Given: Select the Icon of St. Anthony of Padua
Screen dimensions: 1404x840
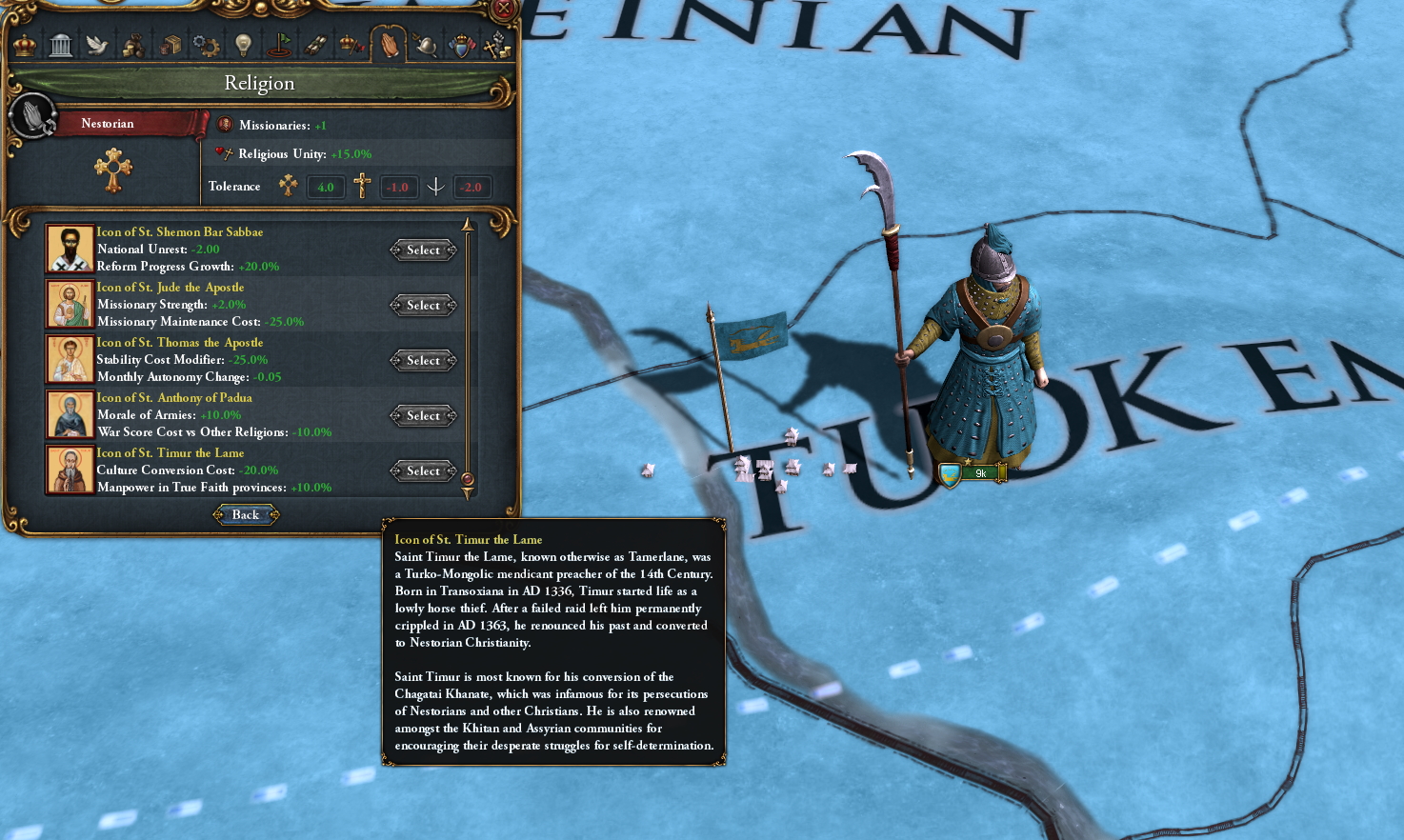Looking at the screenshot, I should point(422,415).
